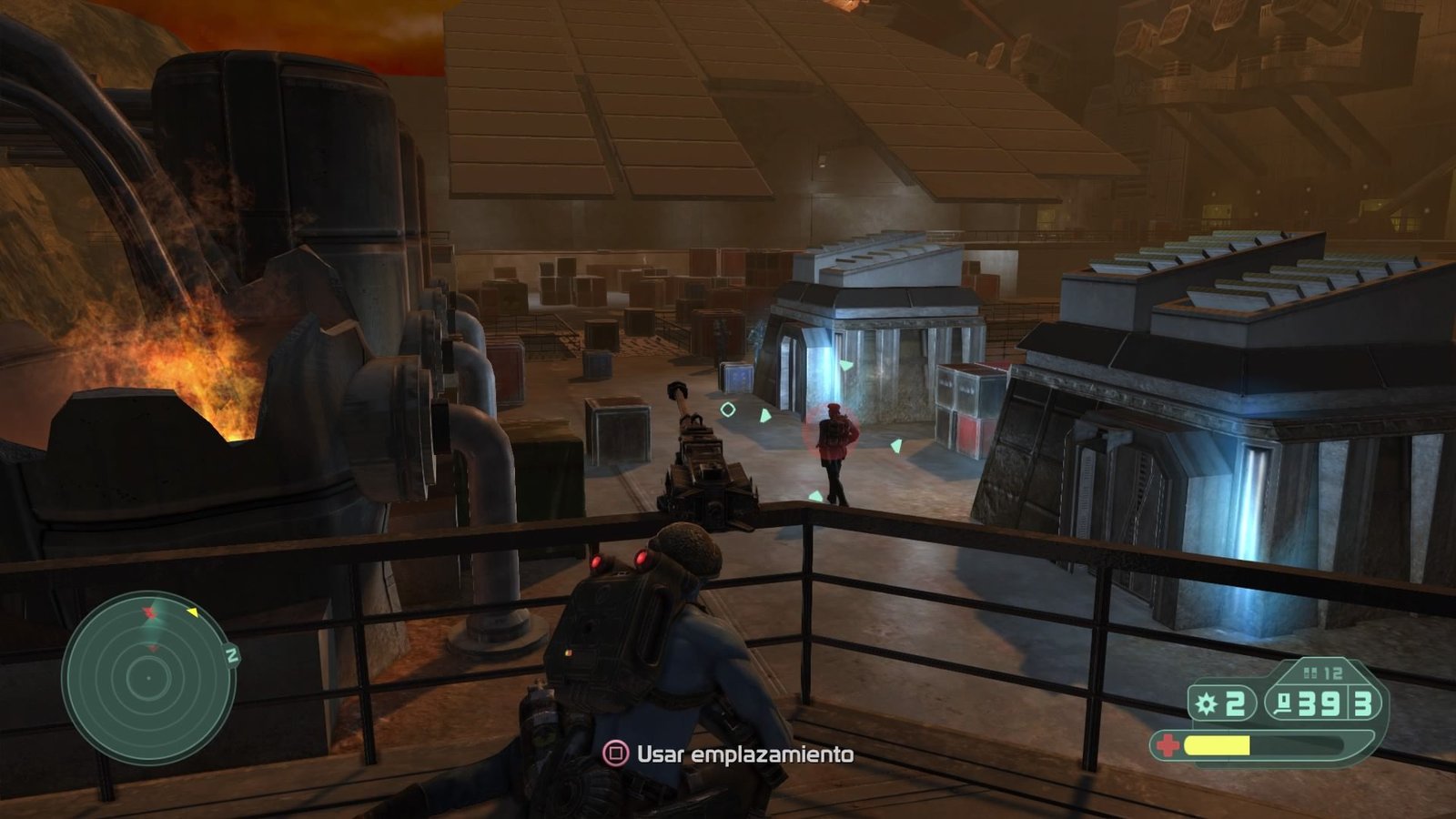
Task: Click the red medical cross icon
Action: click(1167, 746)
